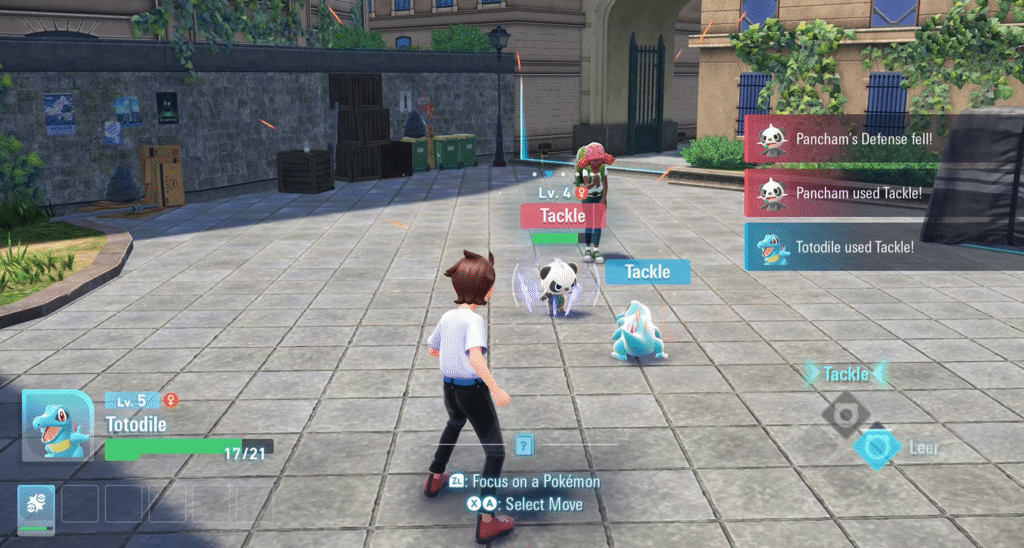Choose the Leer move diamond
The width and height of the screenshot is (1024, 548).
(876, 447)
